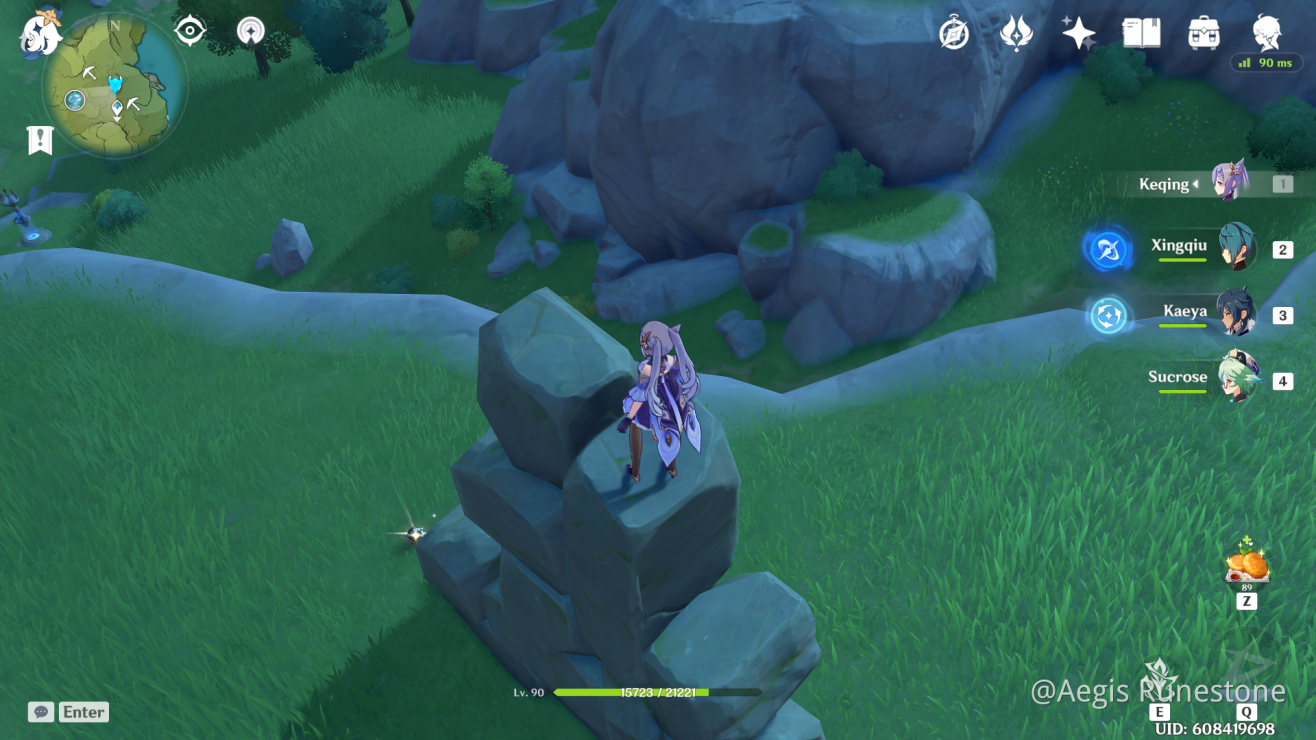Click the winged battle pass icon
The height and width of the screenshot is (740, 1316).
tap(1016, 34)
